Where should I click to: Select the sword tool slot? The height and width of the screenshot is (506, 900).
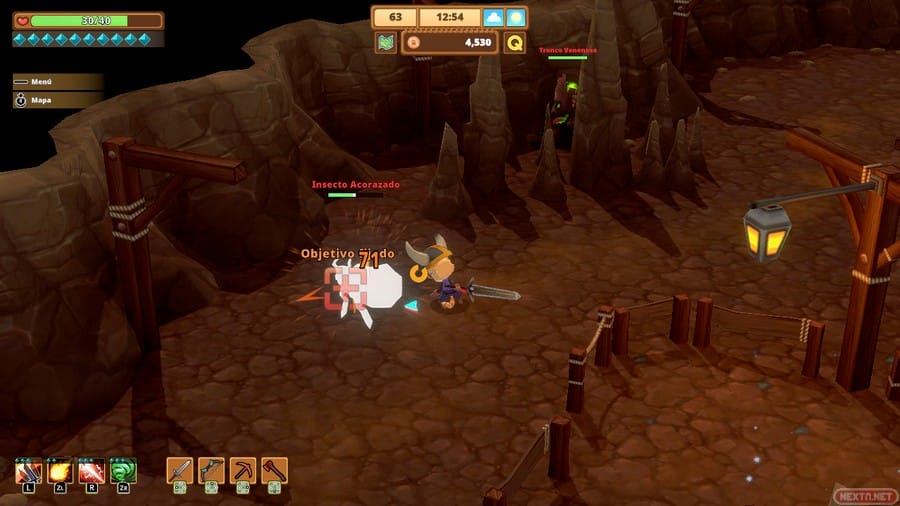click(179, 470)
